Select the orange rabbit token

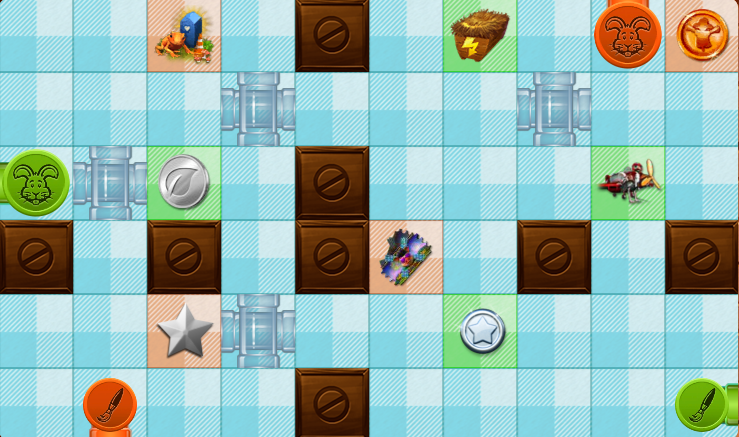(x=628, y=34)
